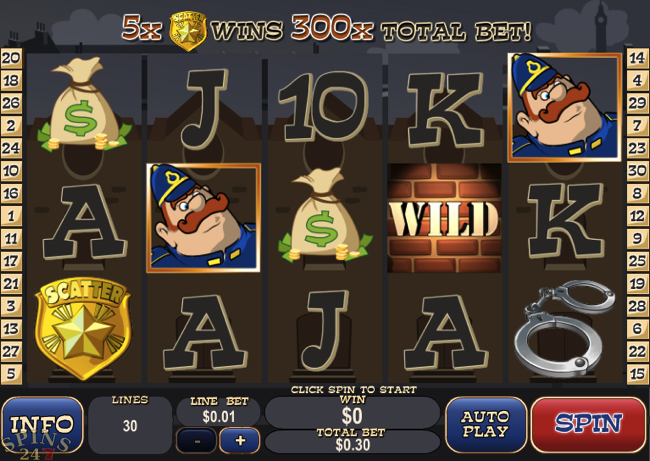This screenshot has height=461, width=650.
Task: Increase line bet with the plus button
Action: coord(240,440)
